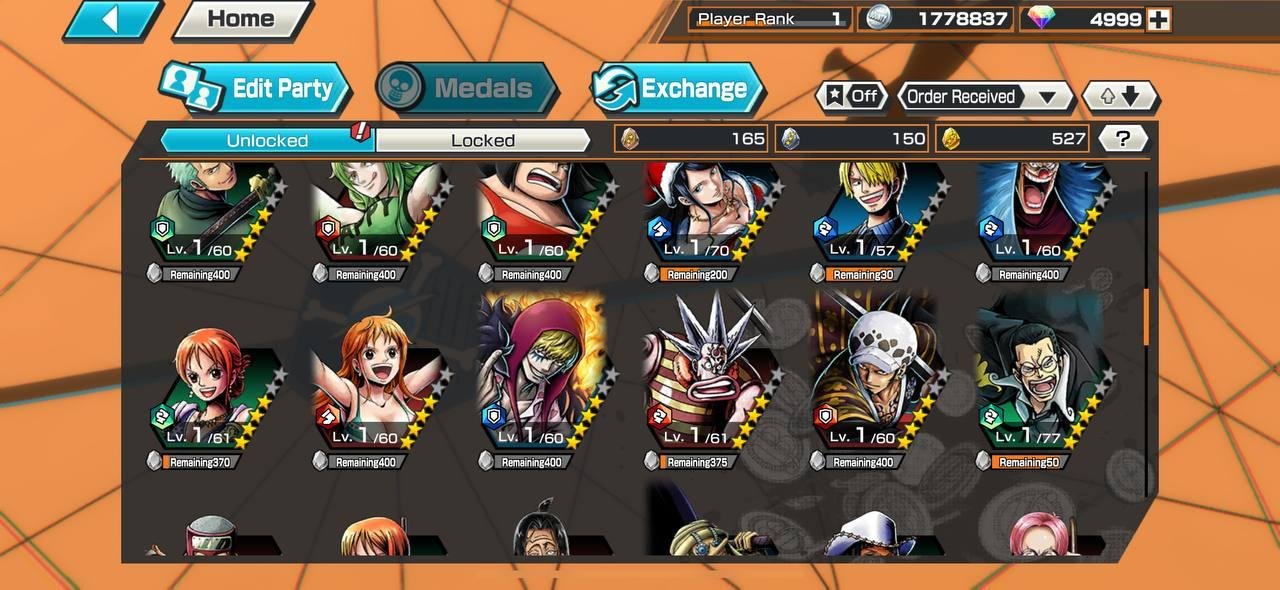Open the Exchange menu
Screen dimensions: 1280x590
pos(677,88)
